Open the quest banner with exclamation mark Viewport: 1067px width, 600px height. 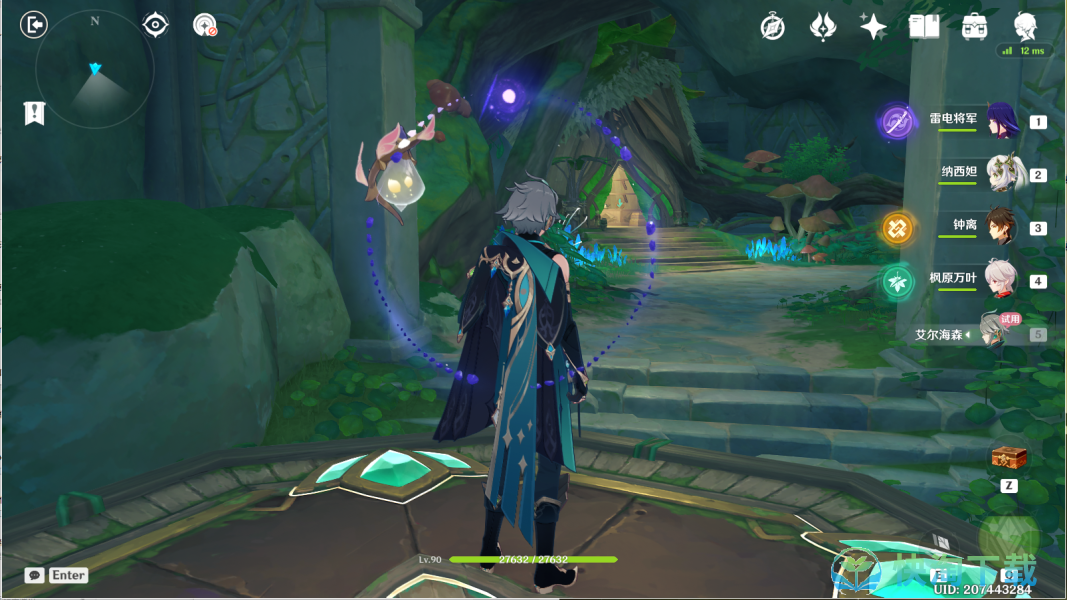coord(34,113)
